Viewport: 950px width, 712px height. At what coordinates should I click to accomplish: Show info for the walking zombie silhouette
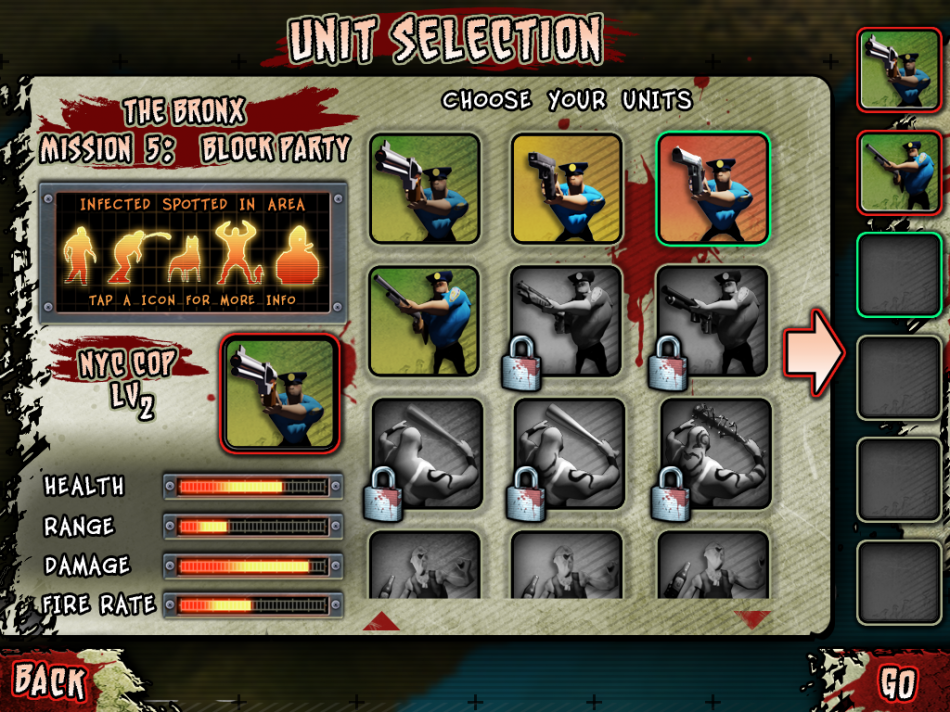(78, 255)
